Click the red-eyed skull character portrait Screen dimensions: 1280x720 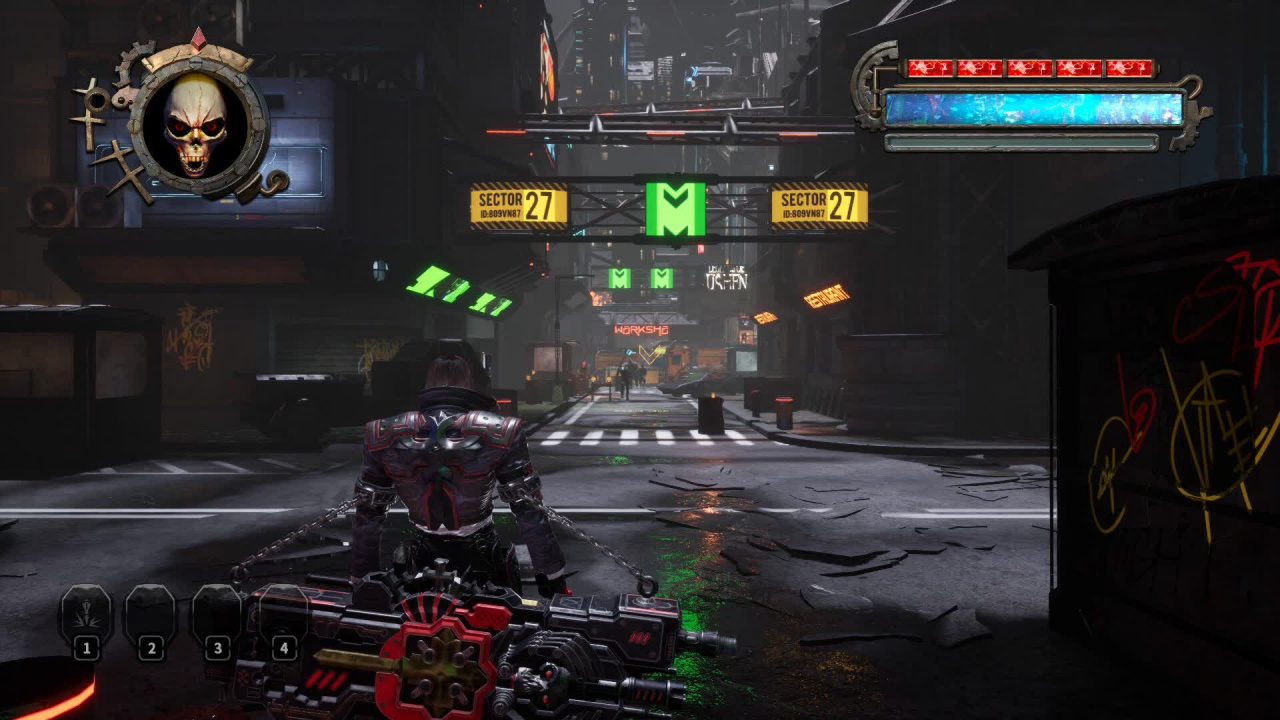196,125
